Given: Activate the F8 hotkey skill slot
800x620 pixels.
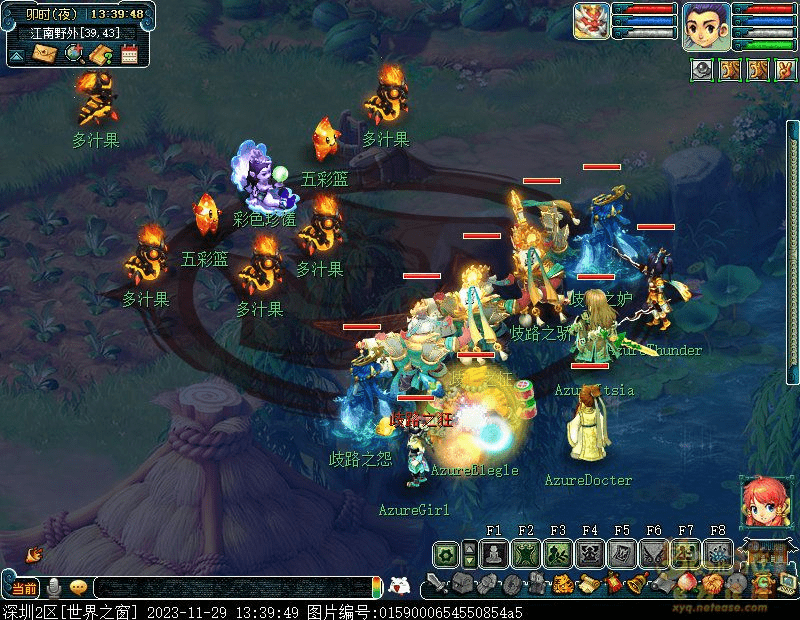Looking at the screenshot, I should tap(717, 553).
